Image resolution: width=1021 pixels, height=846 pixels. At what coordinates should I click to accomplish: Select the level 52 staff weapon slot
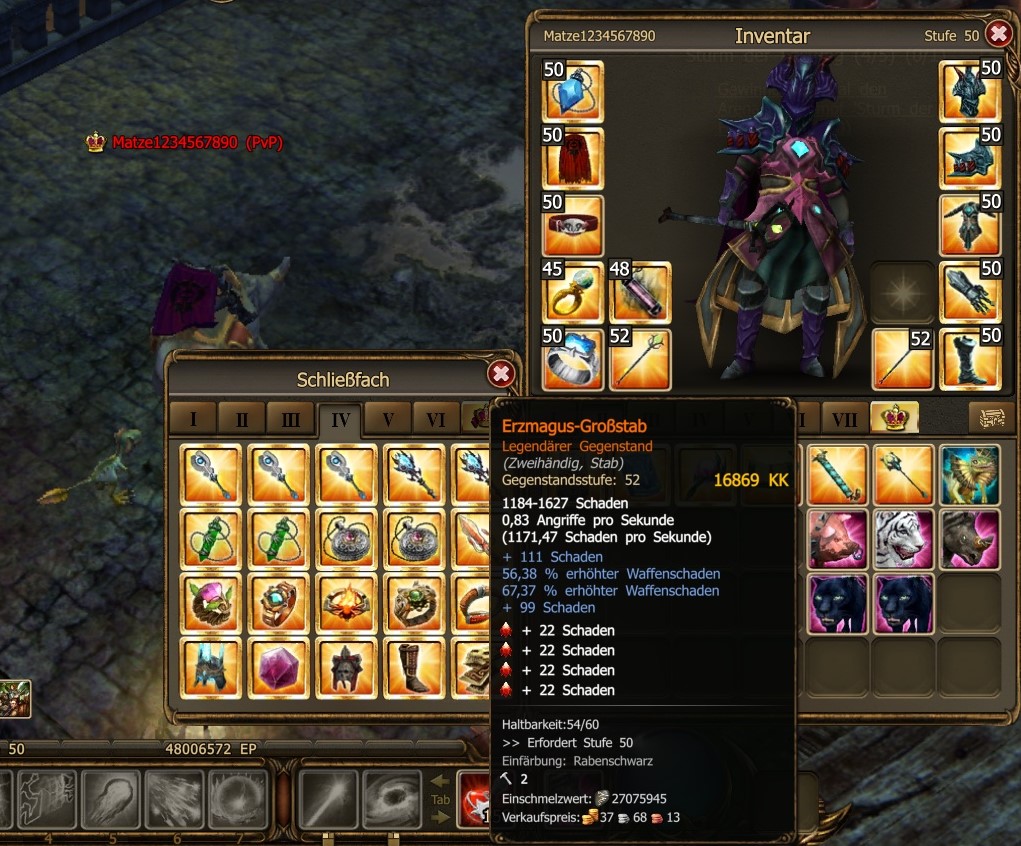click(x=640, y=359)
